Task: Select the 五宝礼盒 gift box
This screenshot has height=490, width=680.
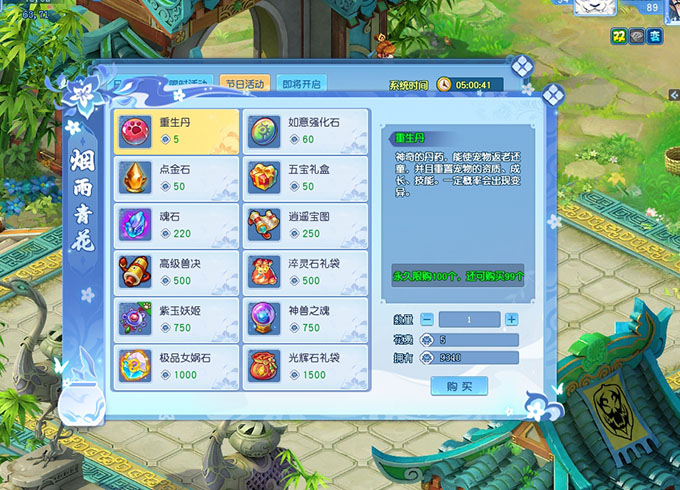Action: 305,178
